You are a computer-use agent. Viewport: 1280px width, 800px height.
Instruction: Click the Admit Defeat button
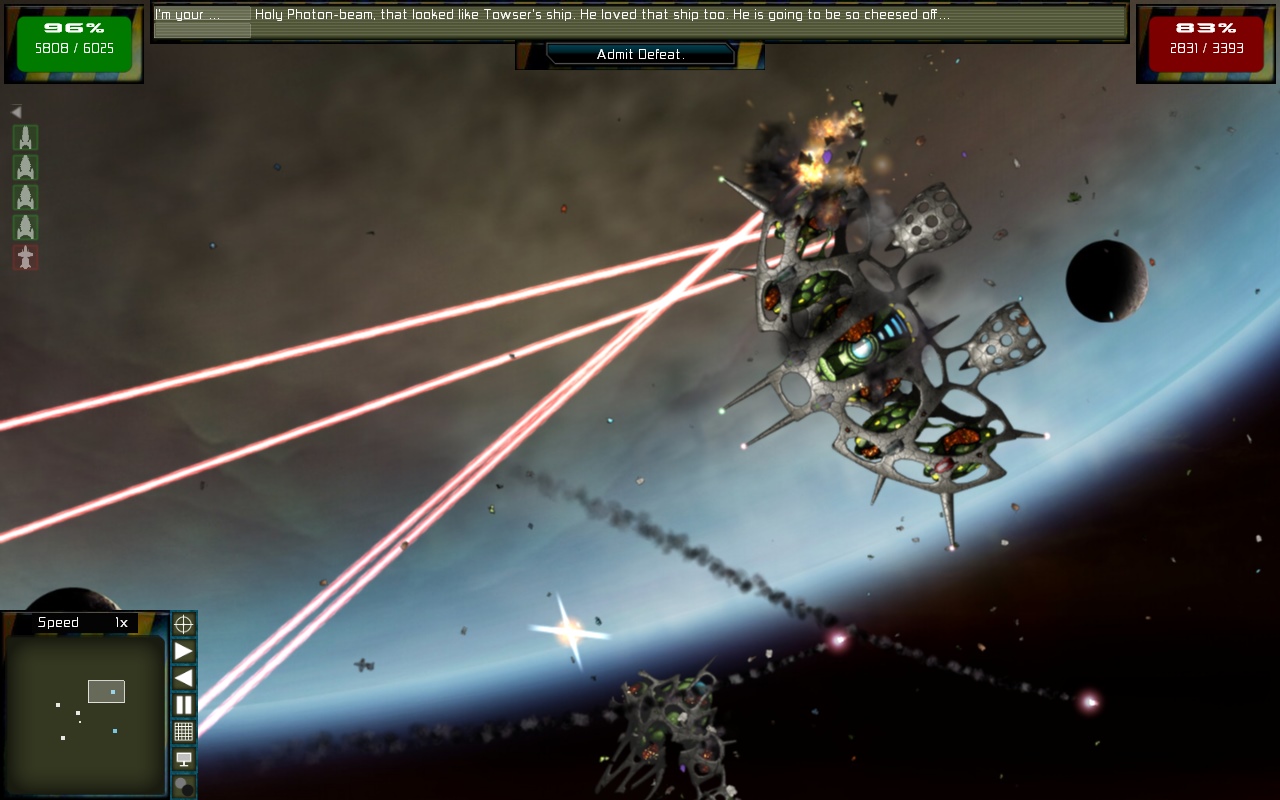pos(640,55)
